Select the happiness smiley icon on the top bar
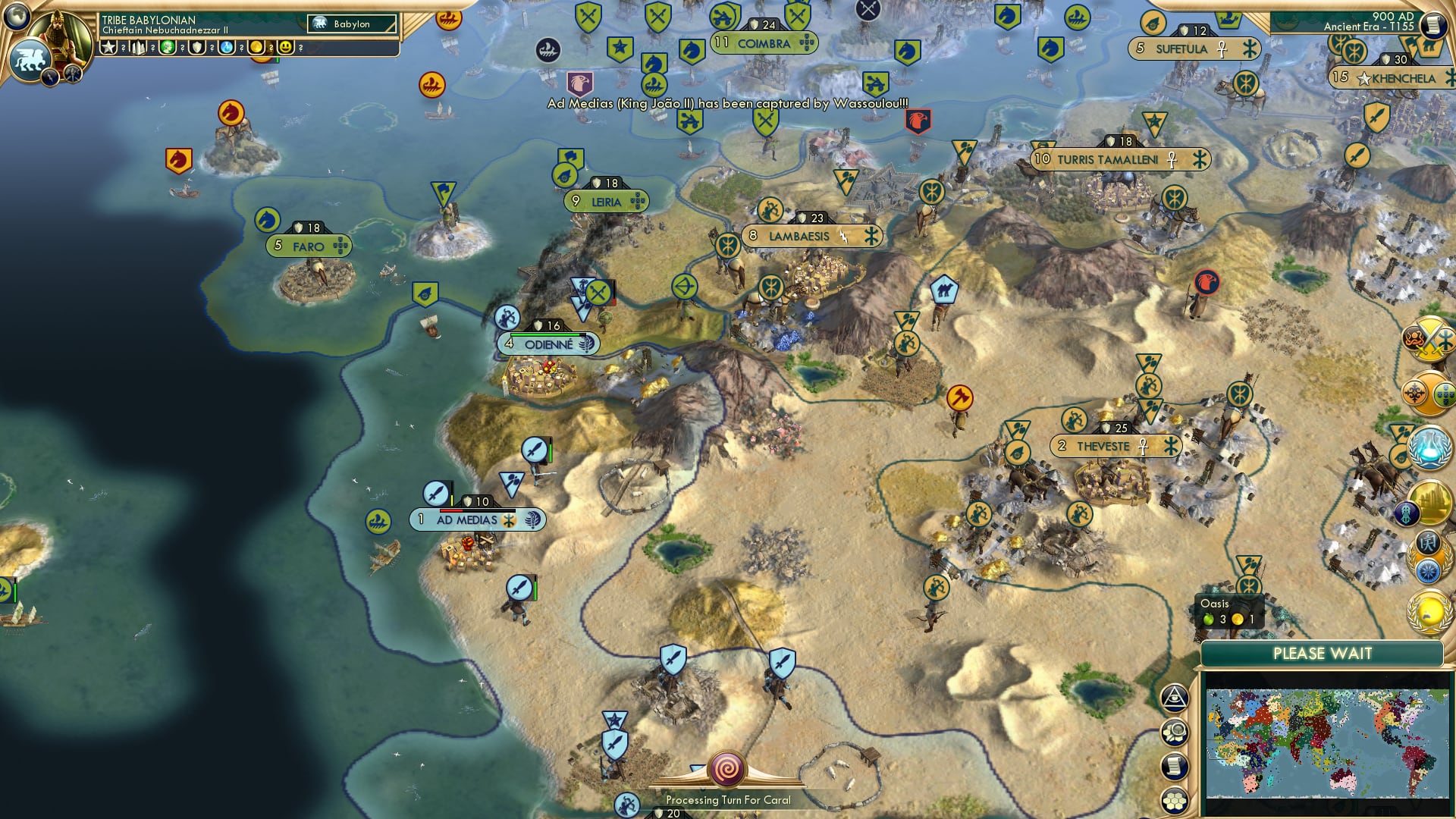 pos(286,47)
